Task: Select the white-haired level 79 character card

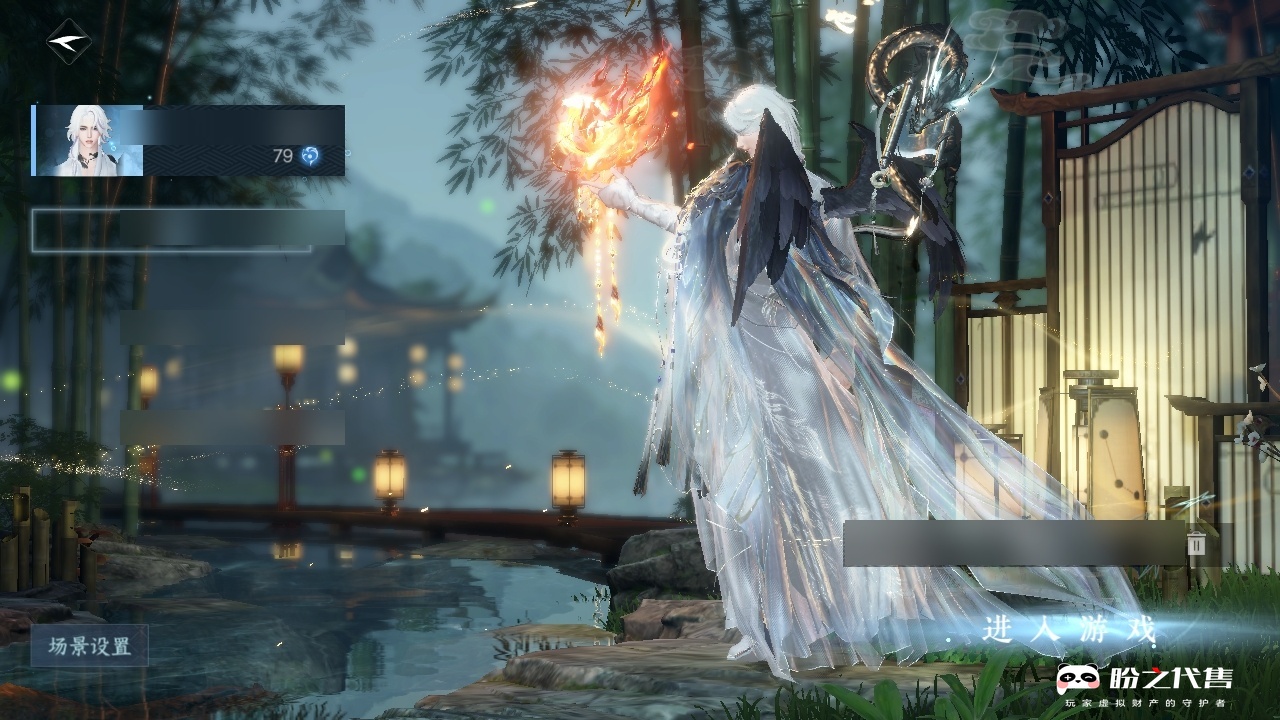Action: coord(188,140)
